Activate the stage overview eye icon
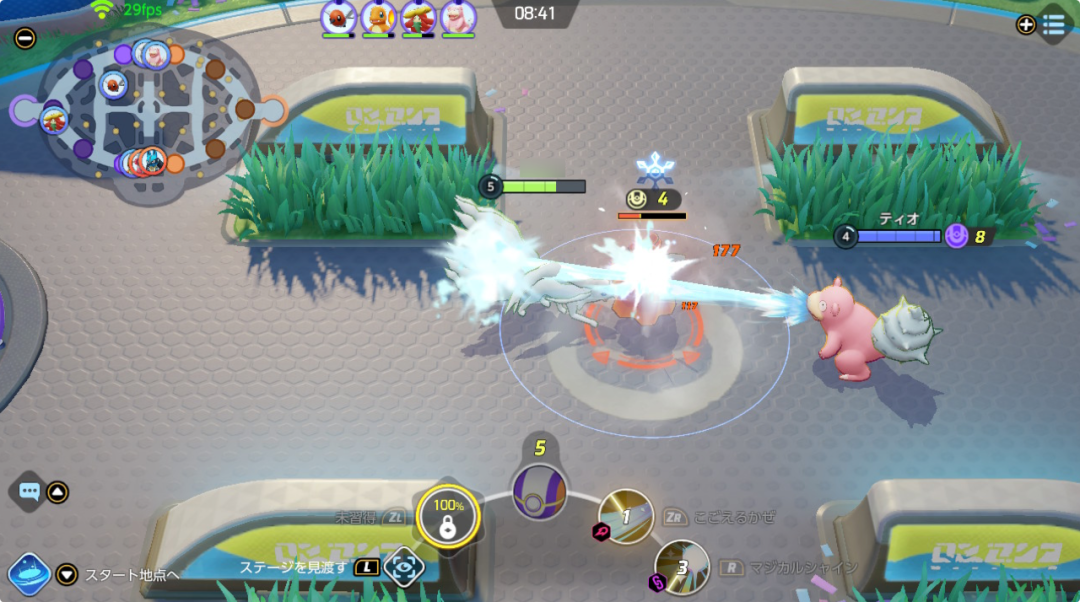 [403, 566]
